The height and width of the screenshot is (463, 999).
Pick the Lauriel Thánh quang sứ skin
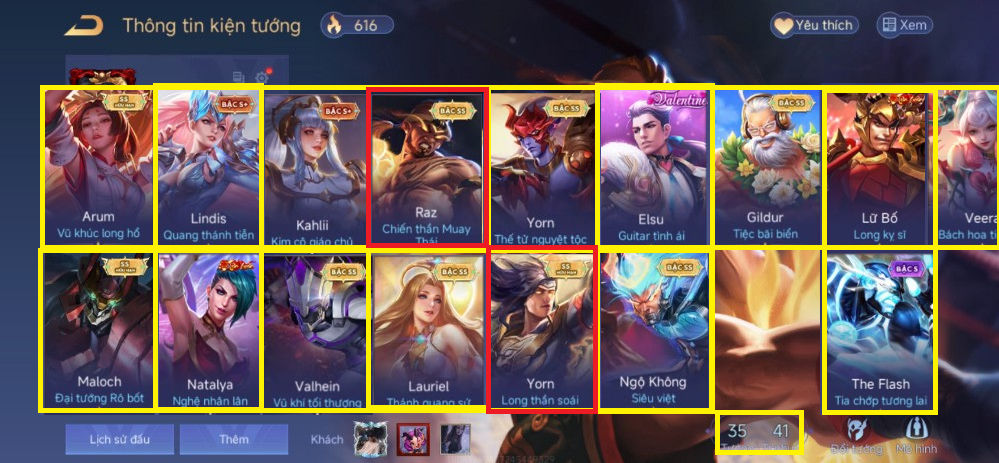click(x=428, y=330)
